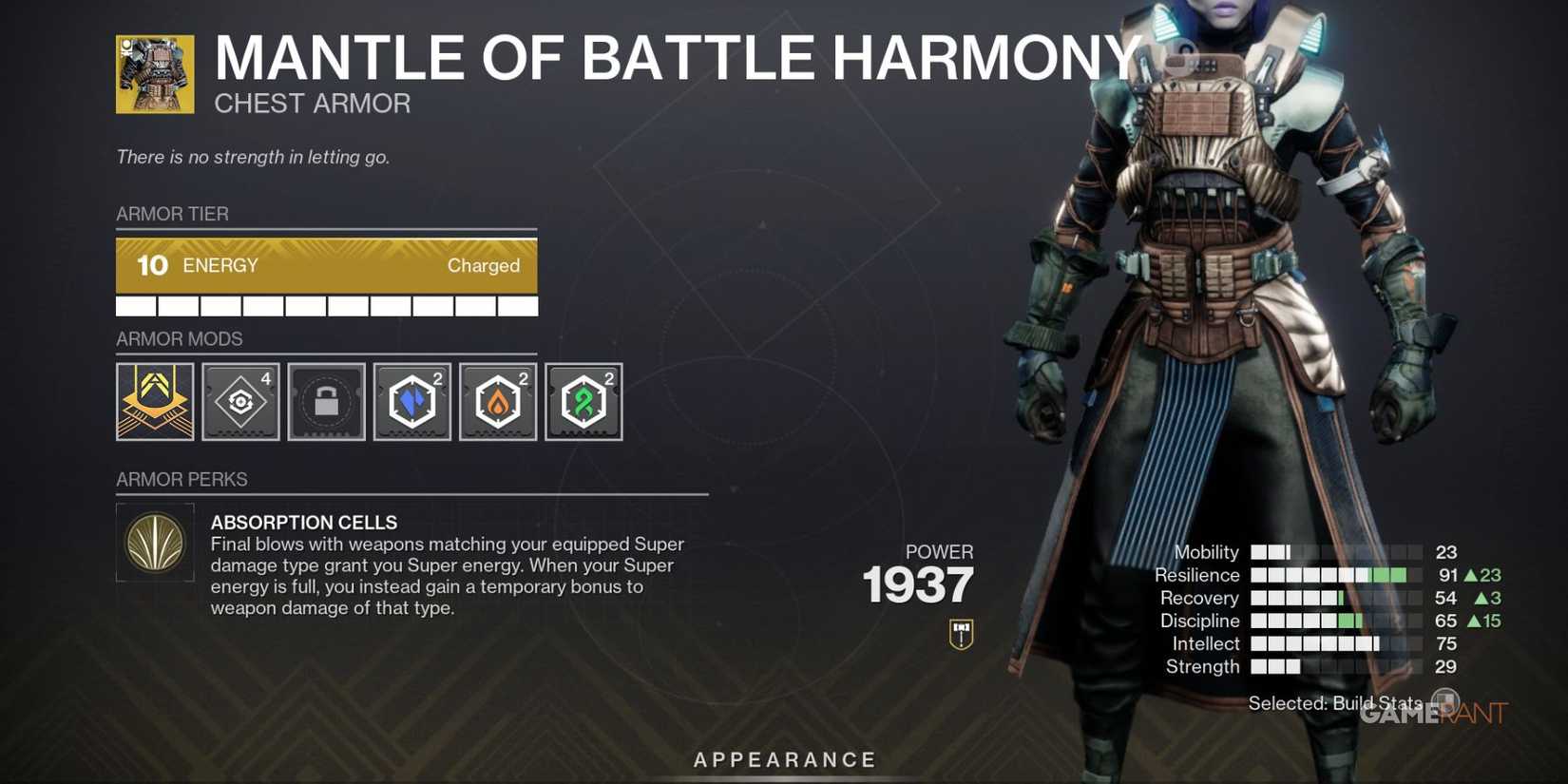
Task: Switch to the Appearance tab
Action: (x=783, y=759)
